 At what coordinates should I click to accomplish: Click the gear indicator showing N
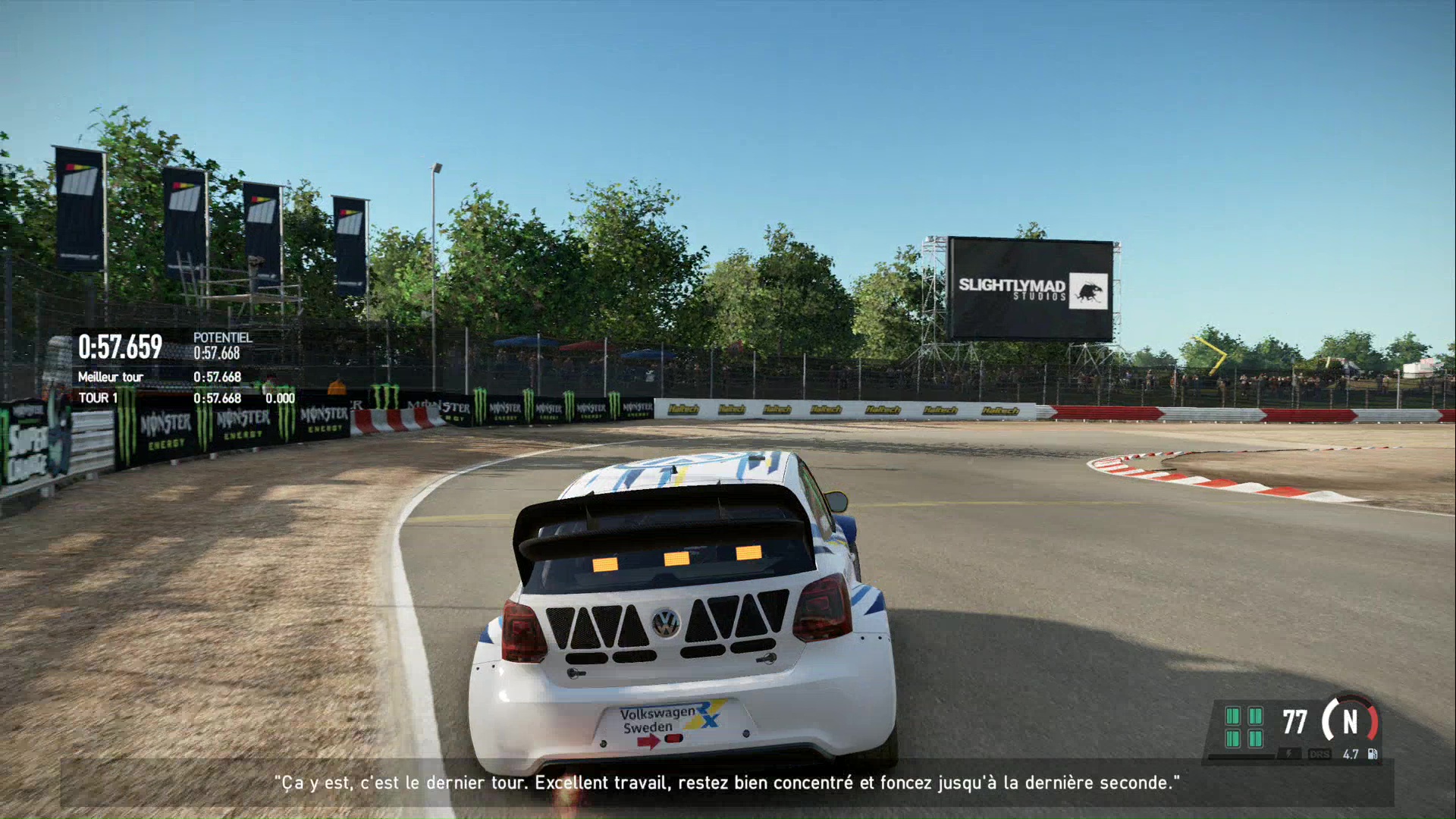click(1349, 723)
